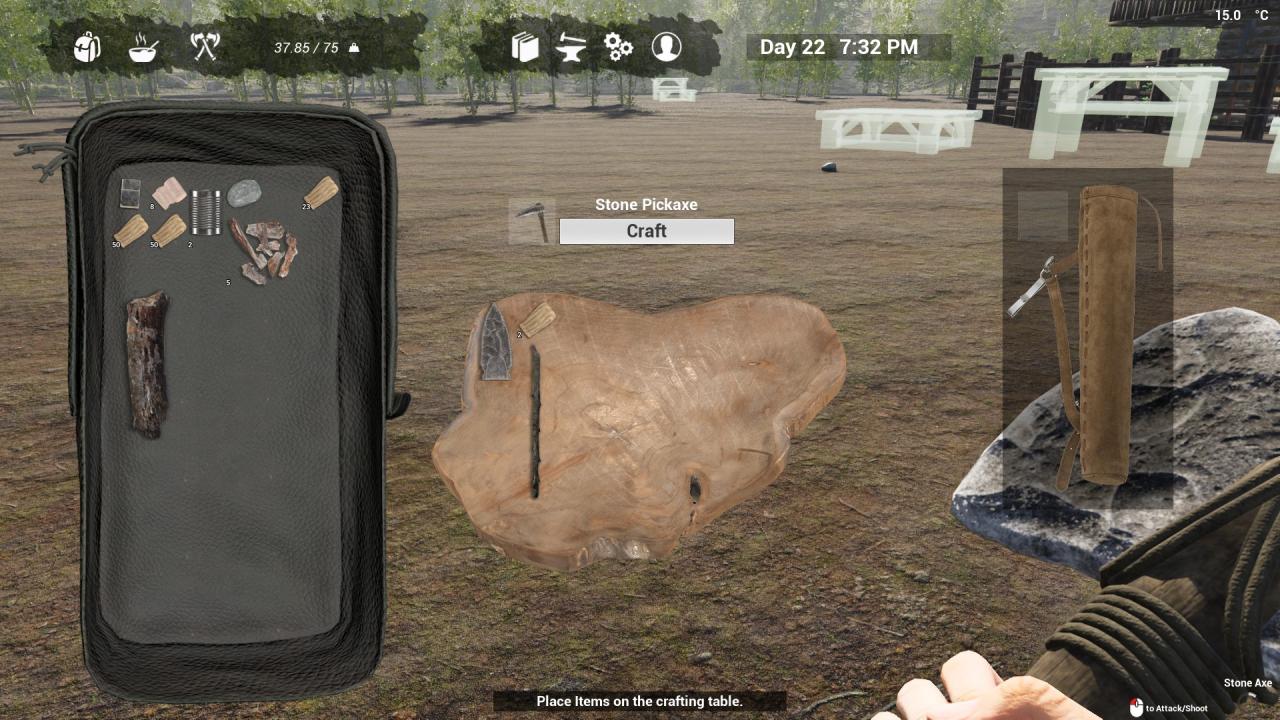Screen dimensions: 1280x720
Task: Open the character profile icon
Action: 666,46
